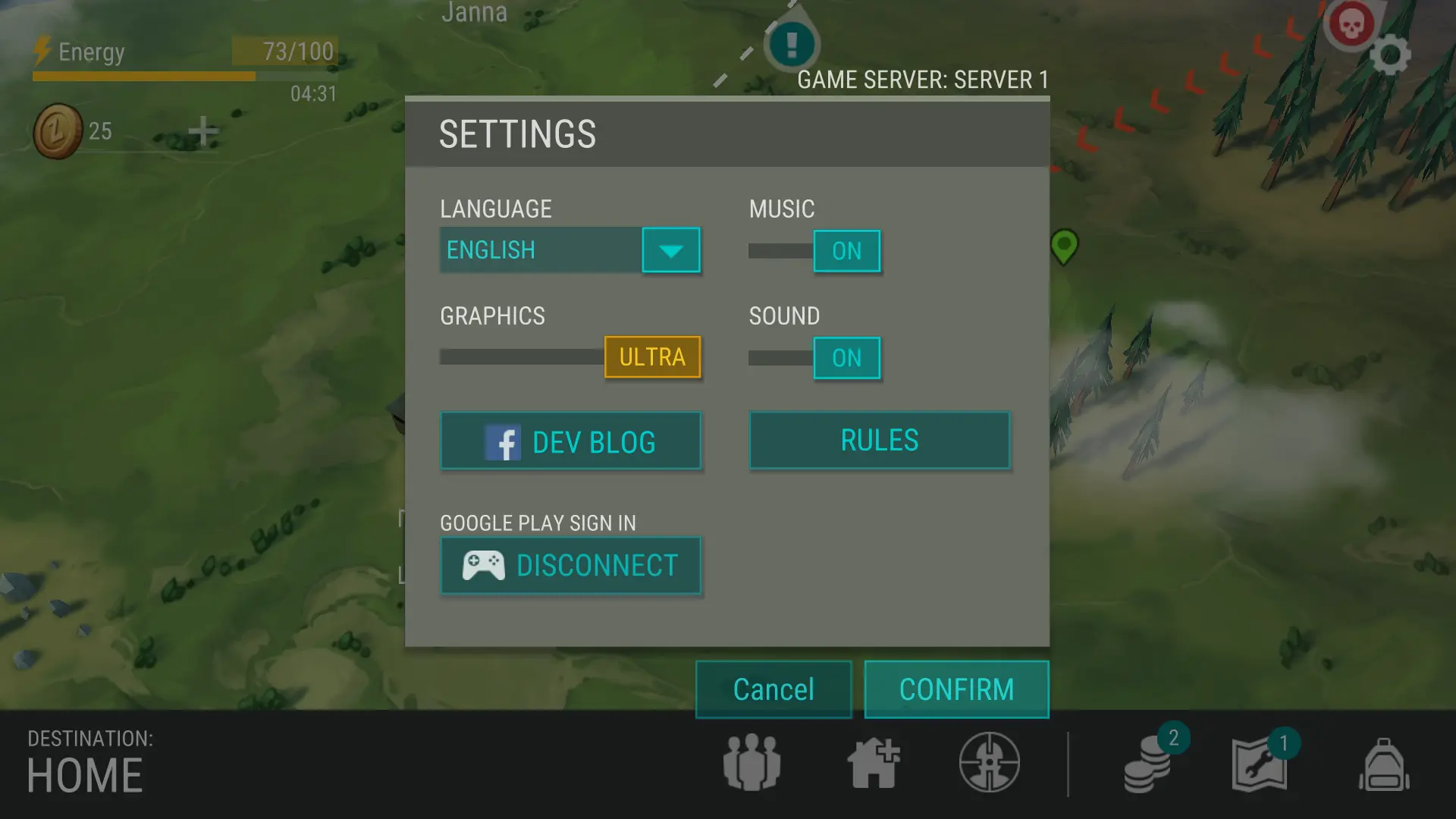Confirm the settings
1456x819 pixels.
(x=956, y=689)
